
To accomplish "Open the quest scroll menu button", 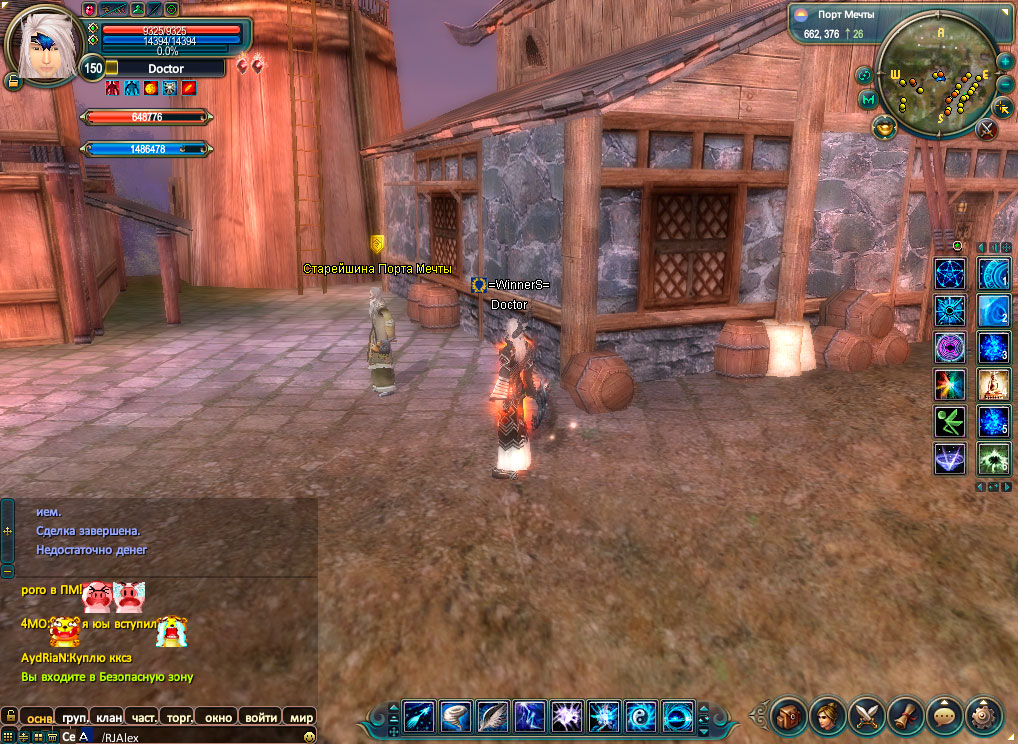I will [x=905, y=716].
